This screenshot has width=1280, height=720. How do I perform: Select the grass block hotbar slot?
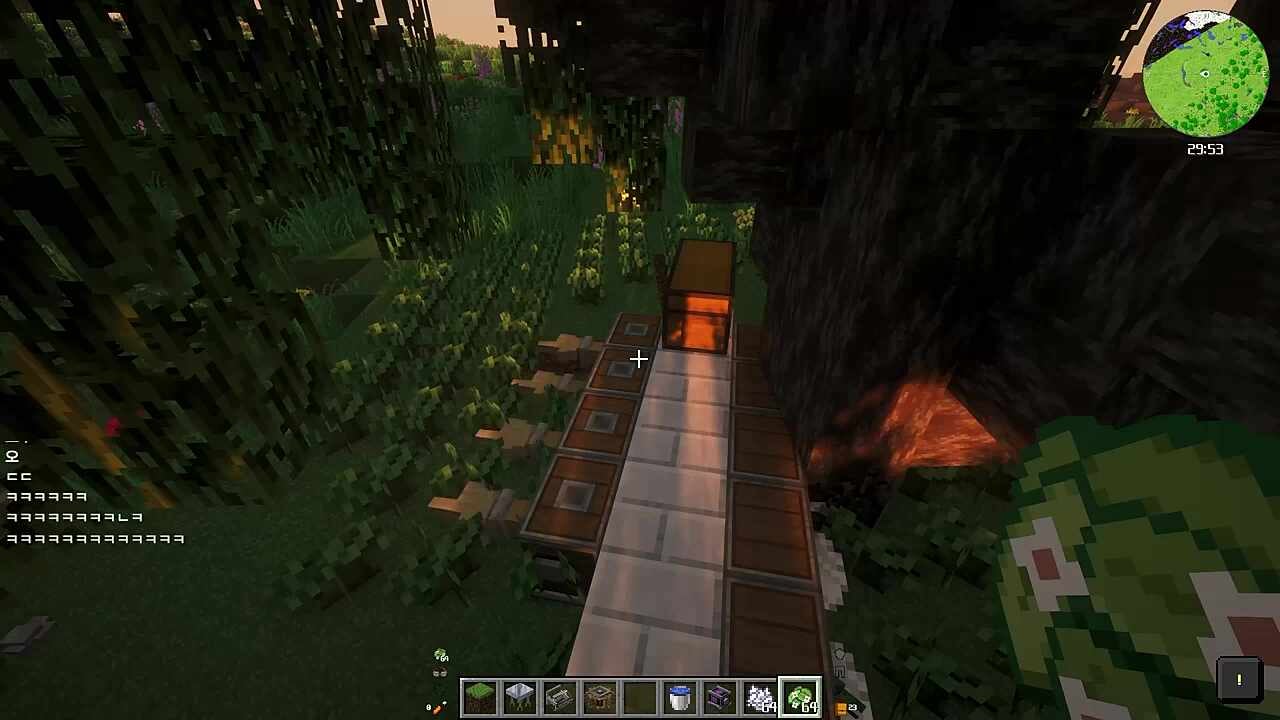pos(480,697)
